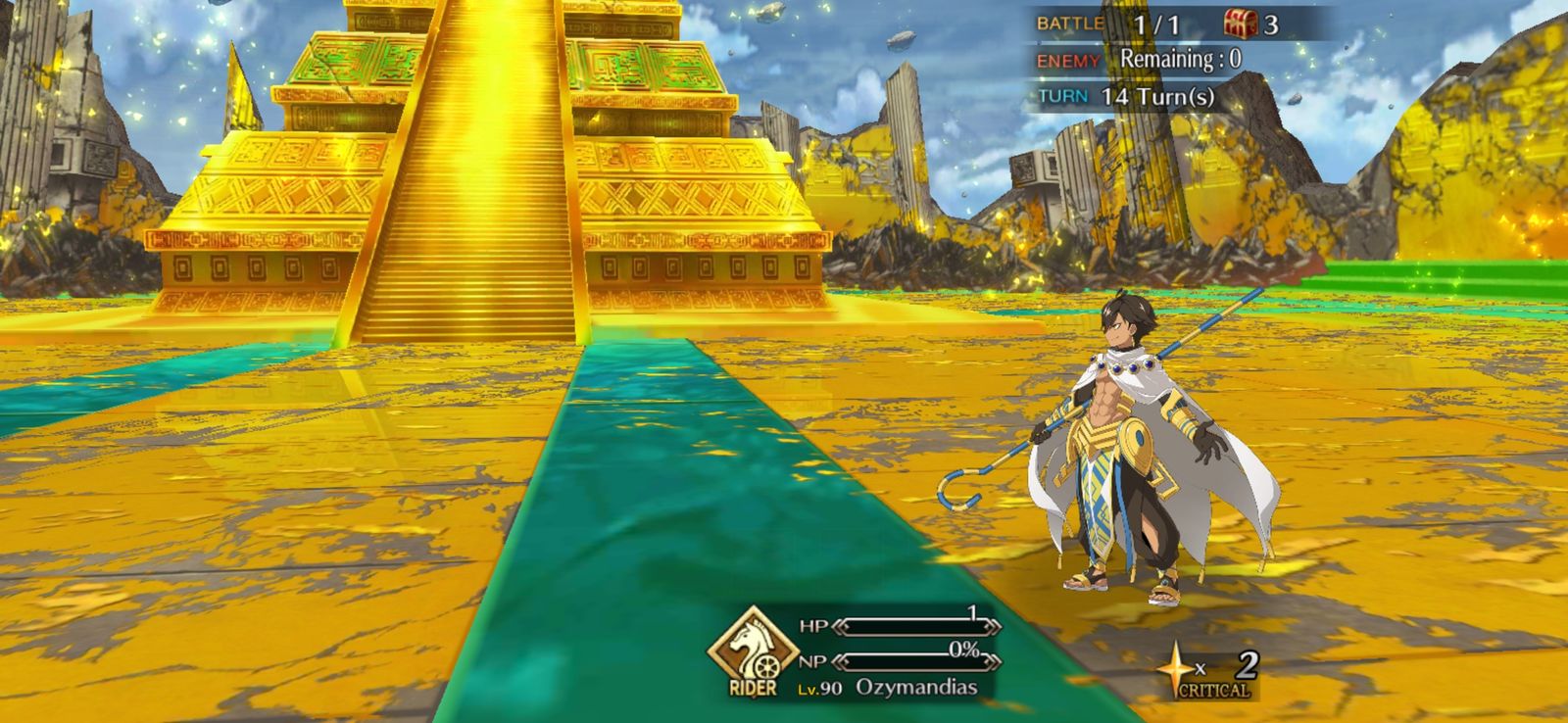This screenshot has width=1568, height=723.
Task: Tap the Rider class icon
Action: pos(753,650)
